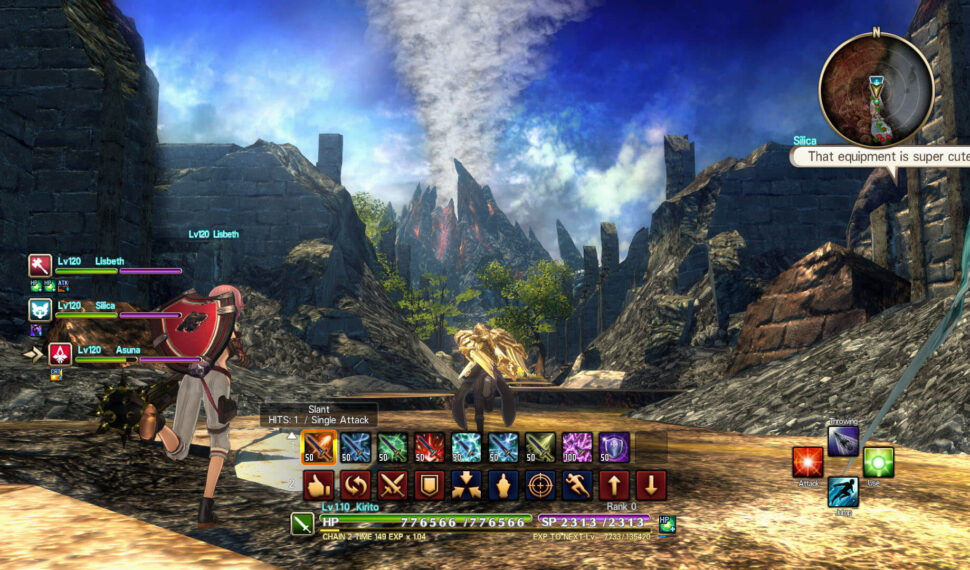Choose the circular arrows switch command
The width and height of the screenshot is (970, 570).
coord(355,485)
